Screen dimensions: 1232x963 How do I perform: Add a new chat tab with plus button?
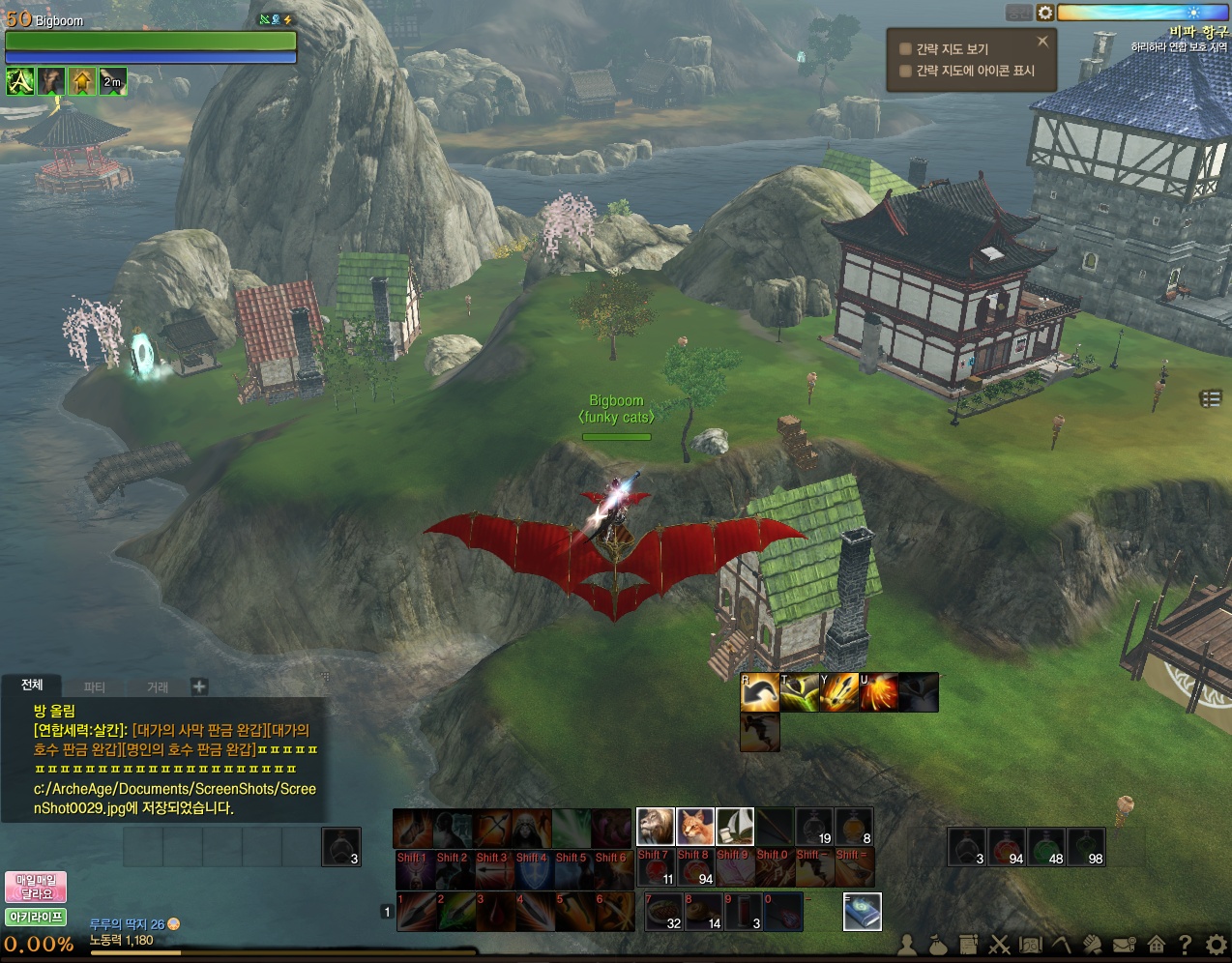pos(199,686)
